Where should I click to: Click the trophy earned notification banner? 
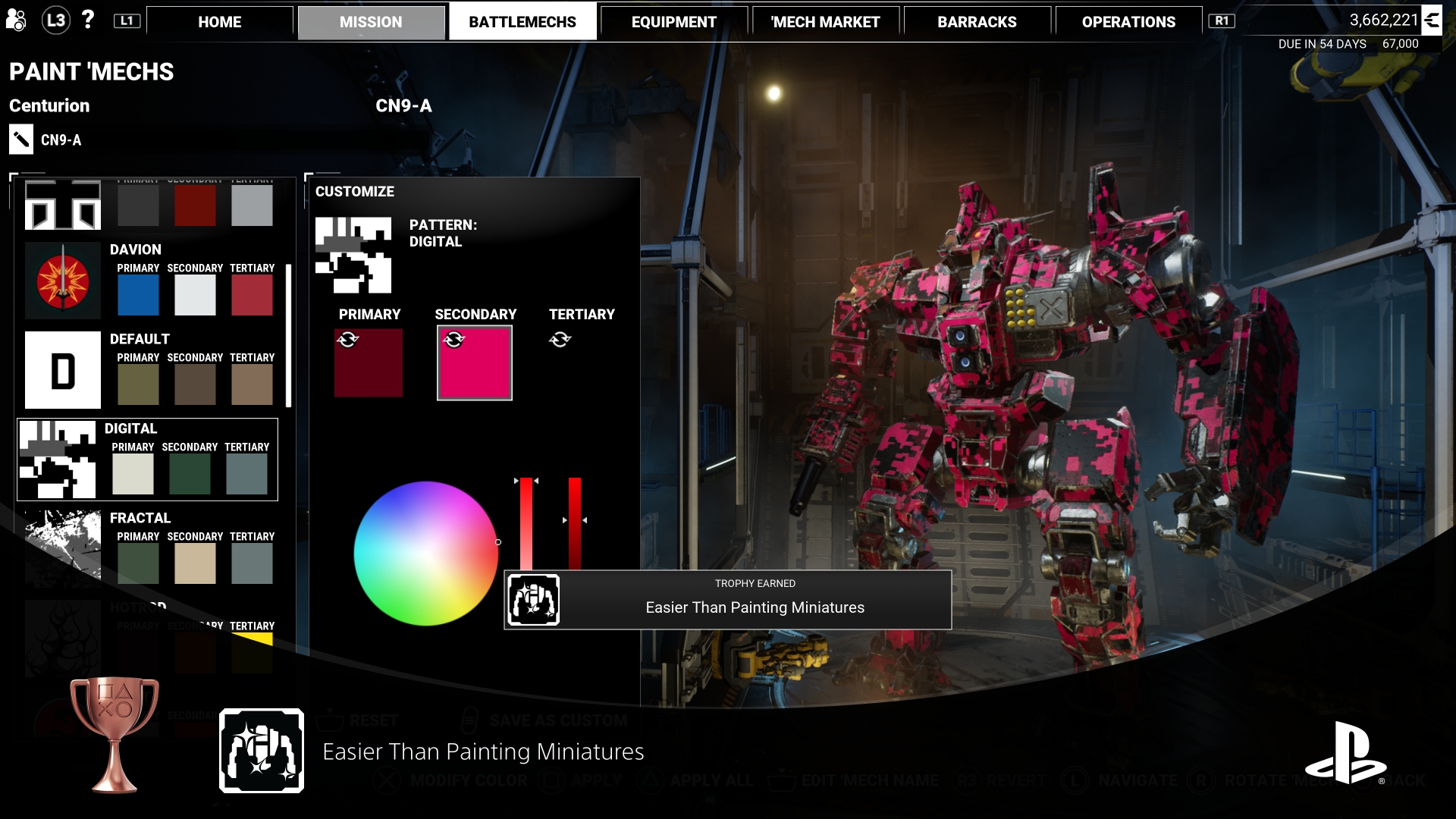point(728,600)
